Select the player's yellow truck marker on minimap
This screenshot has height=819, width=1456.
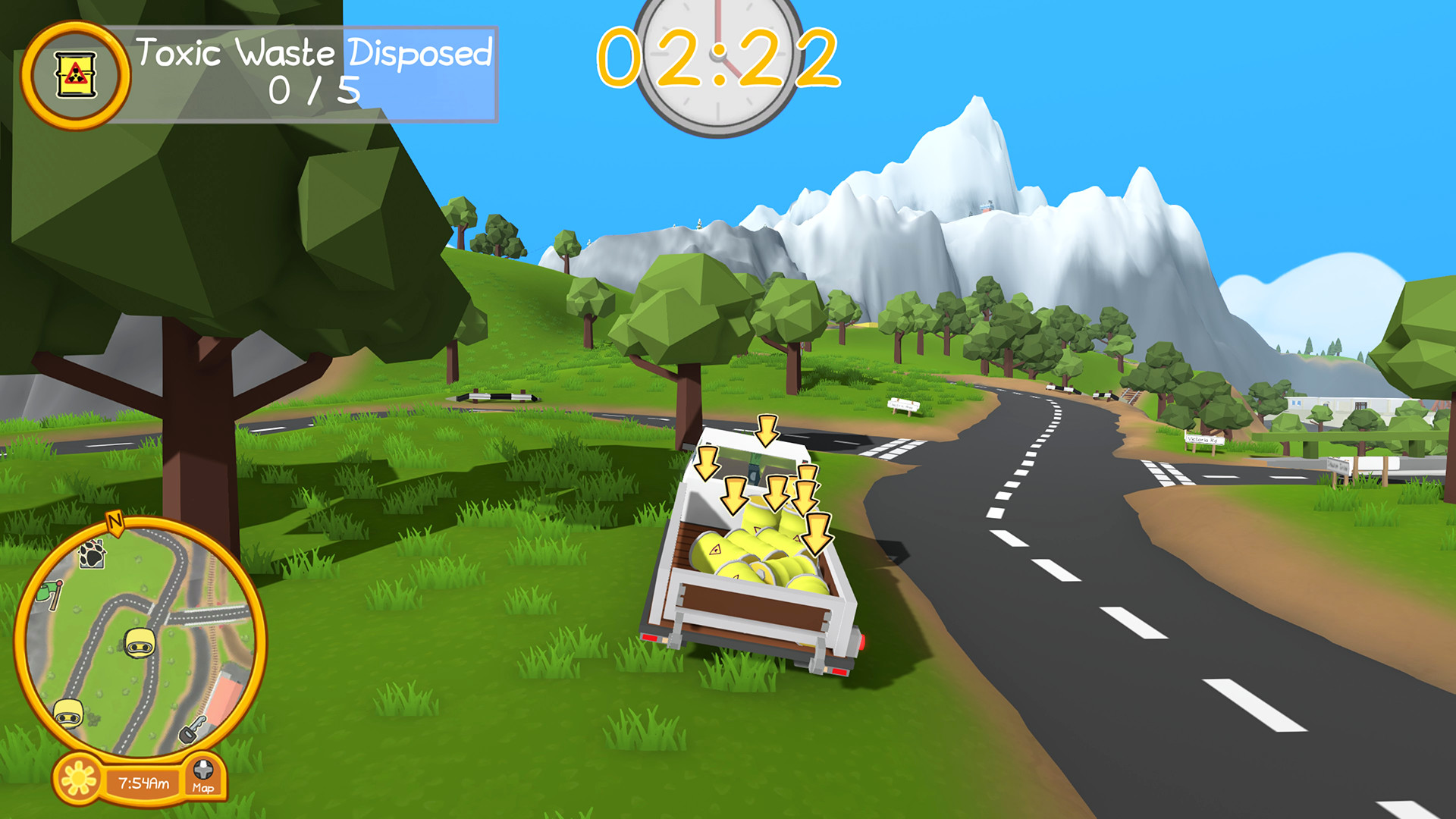(139, 642)
